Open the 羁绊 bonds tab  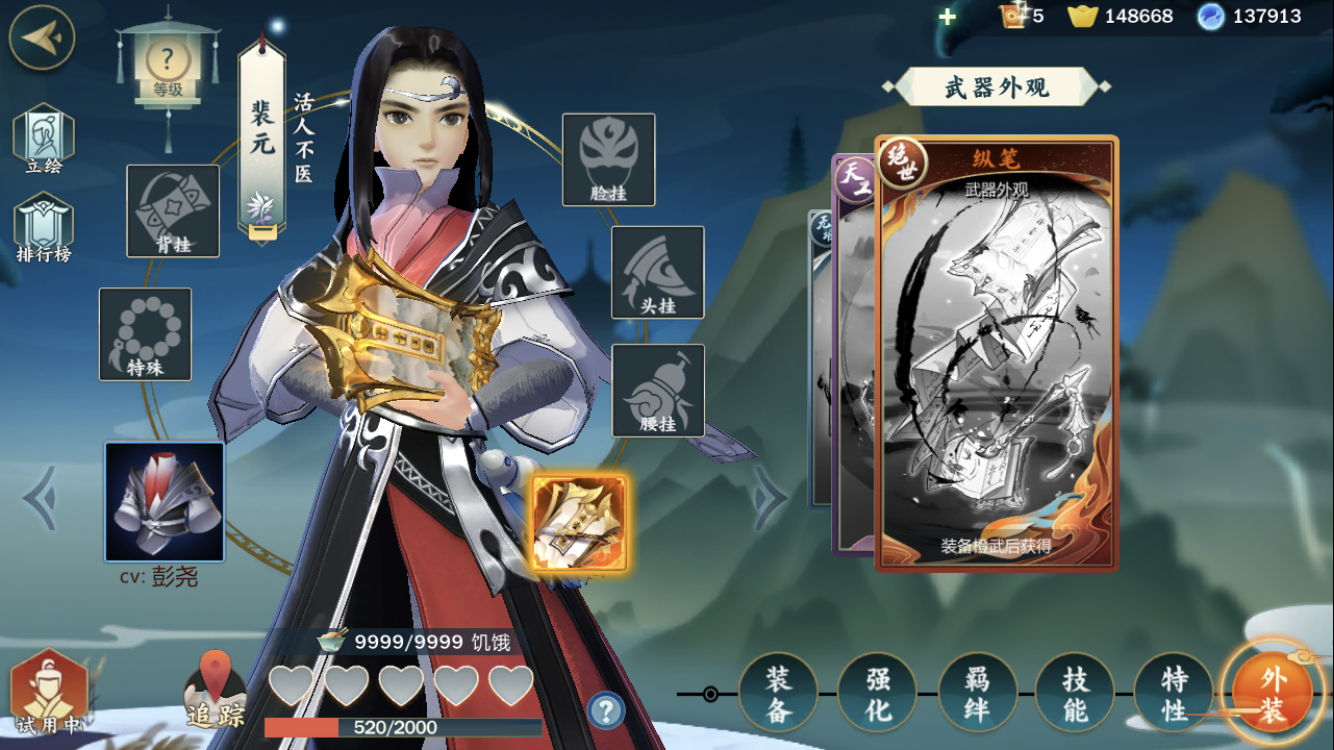(977, 692)
